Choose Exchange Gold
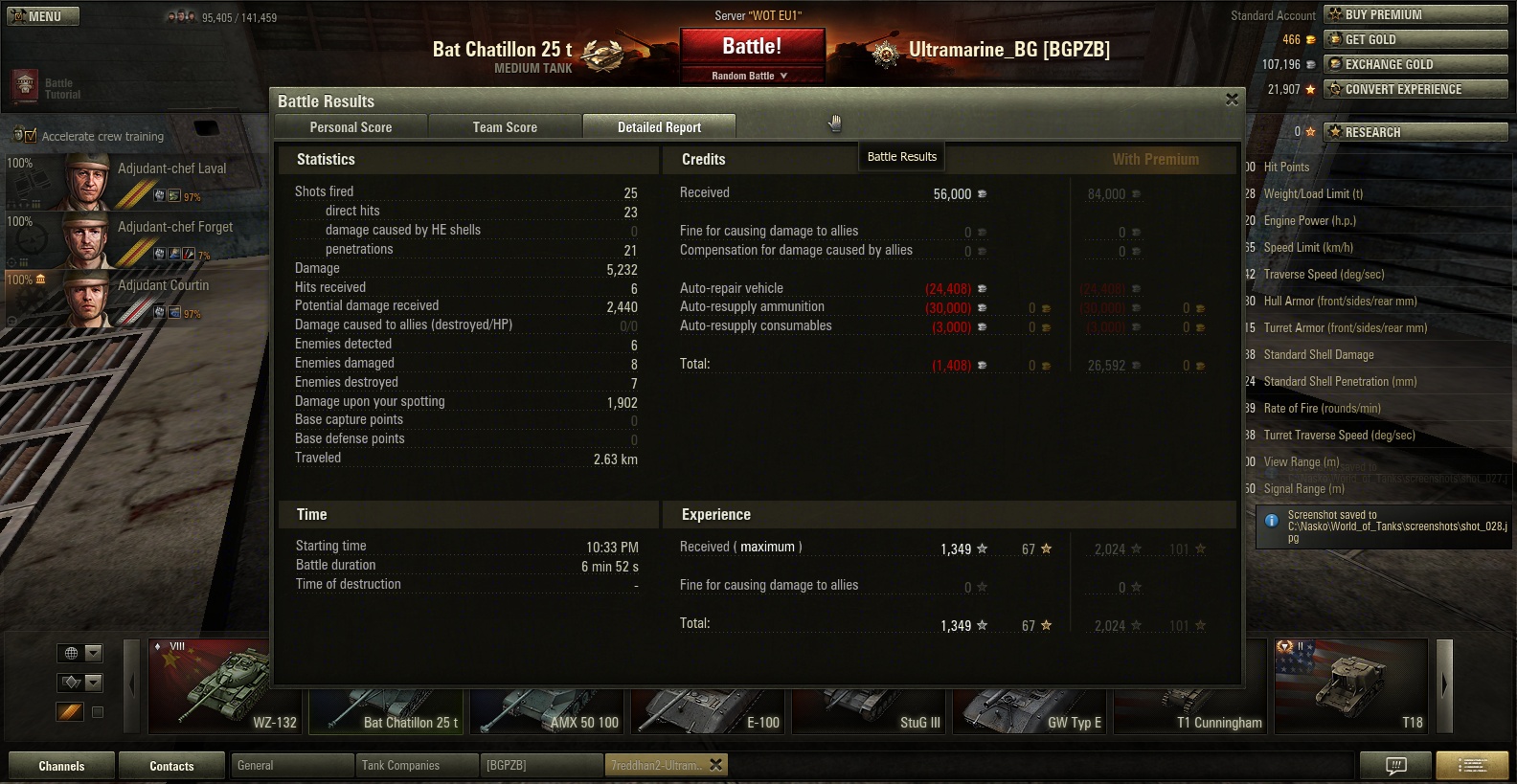 pos(1415,64)
